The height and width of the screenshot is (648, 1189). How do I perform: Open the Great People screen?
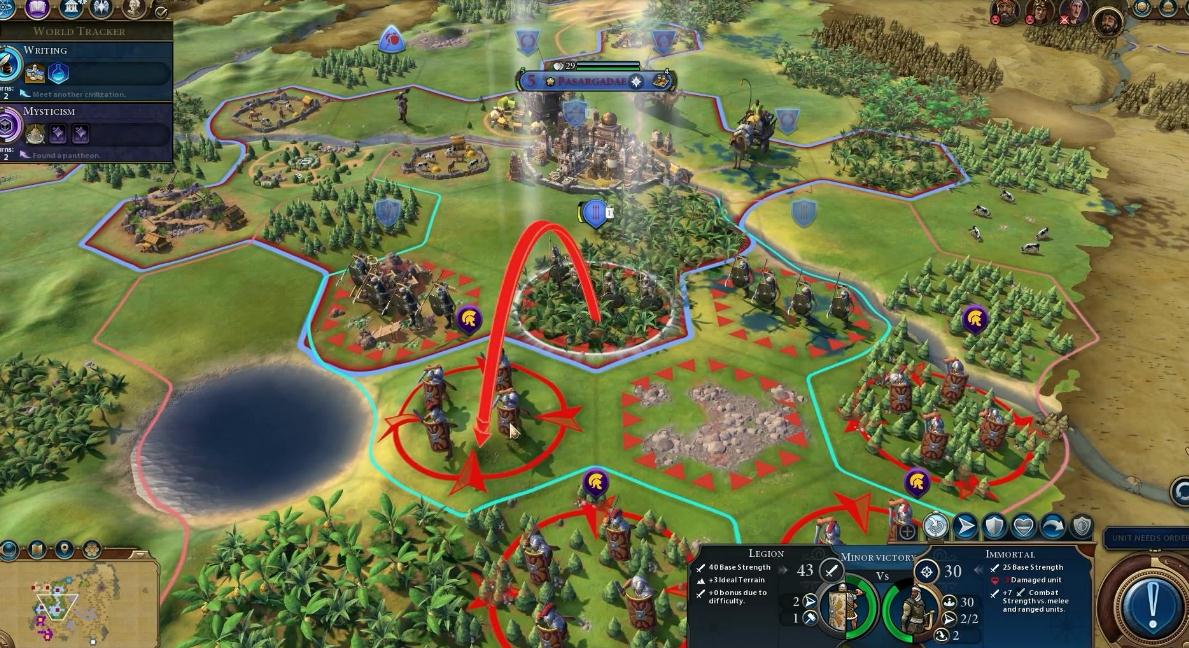tap(133, 11)
